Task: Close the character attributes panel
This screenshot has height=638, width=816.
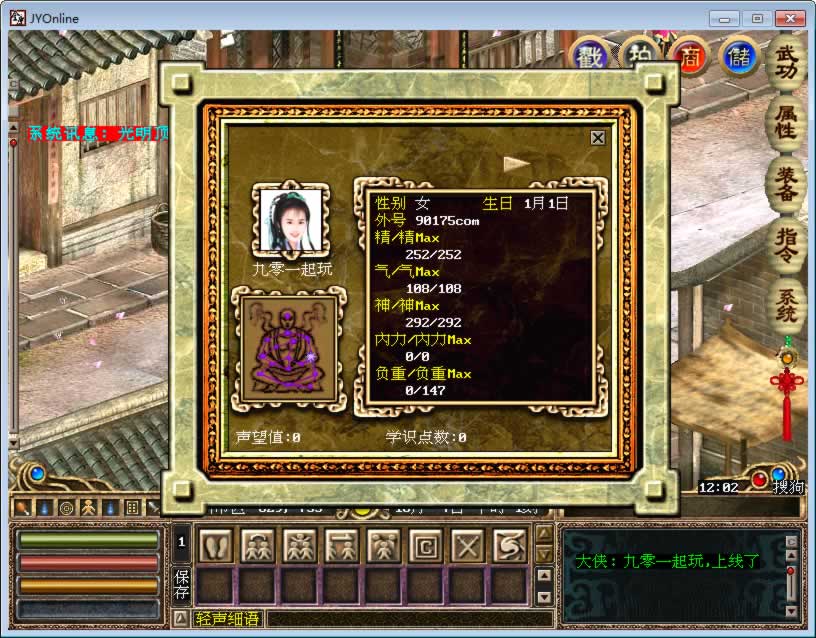Action: pyautogui.click(x=598, y=138)
